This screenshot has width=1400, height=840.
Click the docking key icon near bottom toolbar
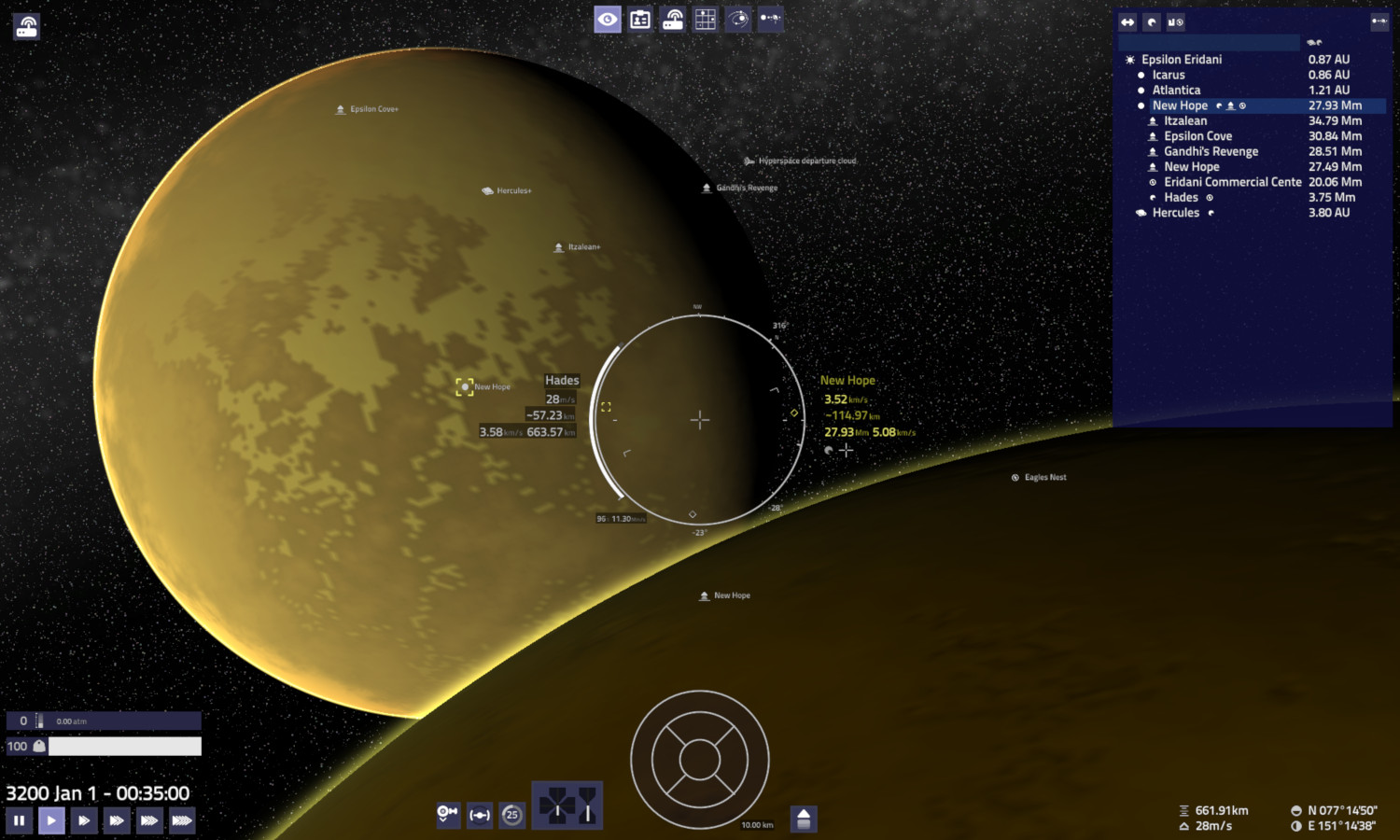click(x=448, y=814)
